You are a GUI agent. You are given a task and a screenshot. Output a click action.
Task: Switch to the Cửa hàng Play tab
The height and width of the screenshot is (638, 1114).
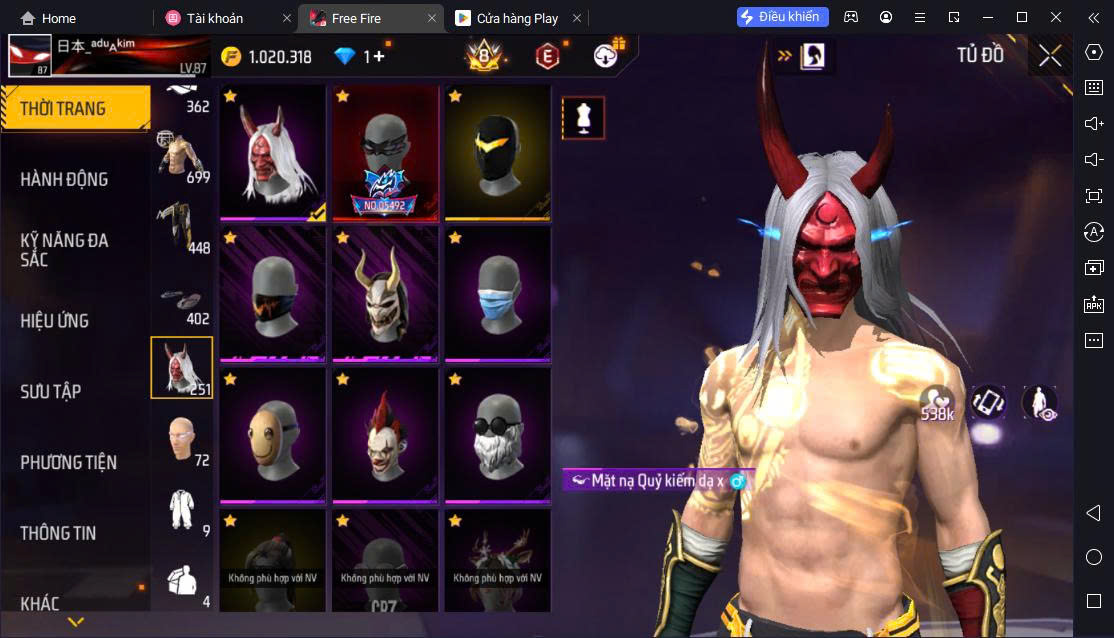click(x=517, y=18)
